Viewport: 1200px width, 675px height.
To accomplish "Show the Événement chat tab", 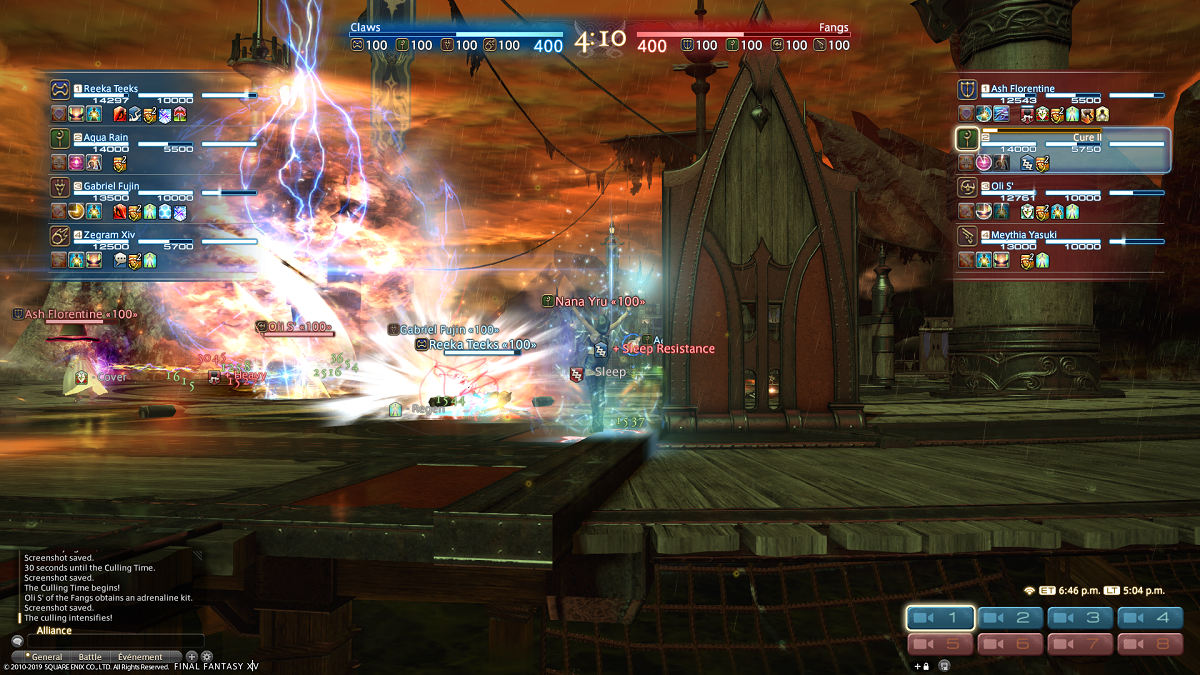I will tap(140, 657).
